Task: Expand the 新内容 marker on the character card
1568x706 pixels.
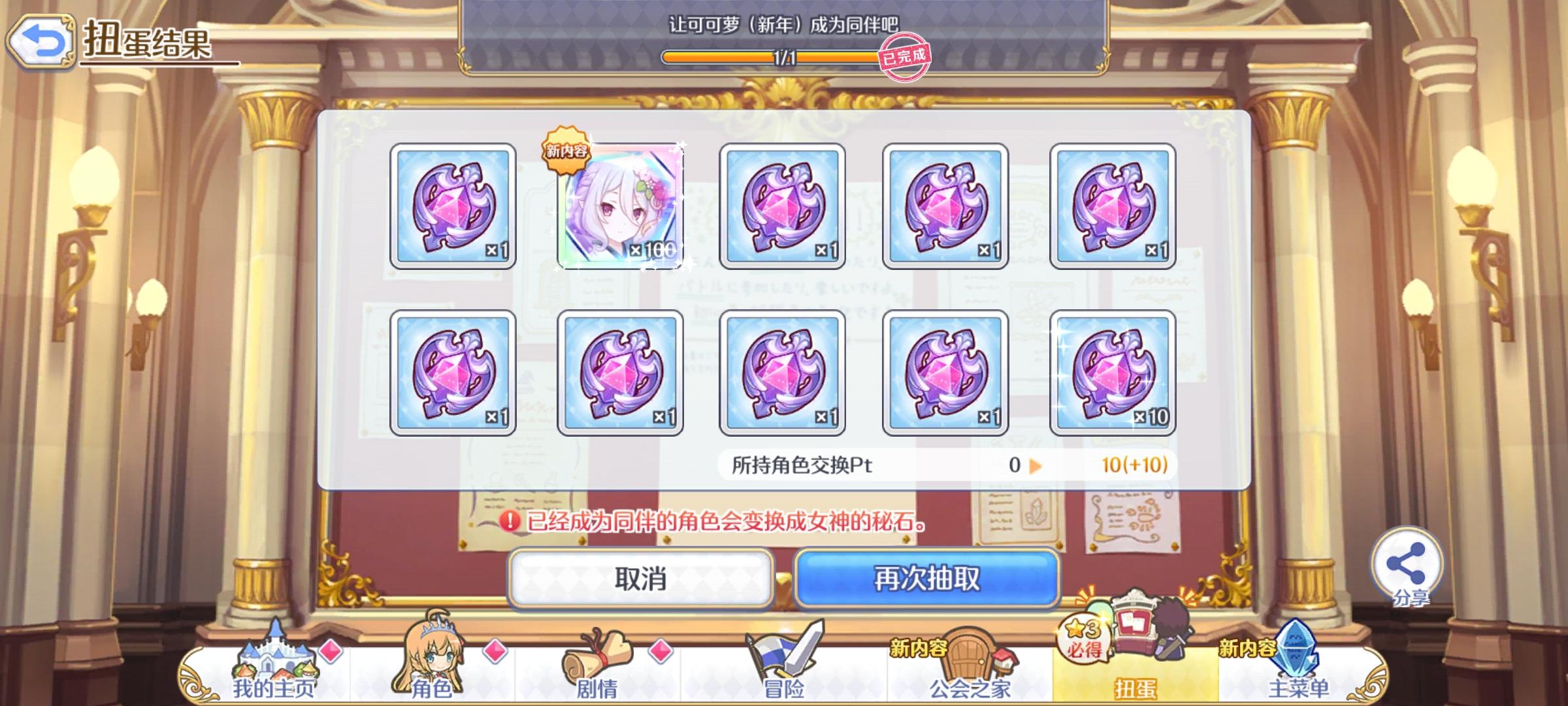Action: [566, 152]
